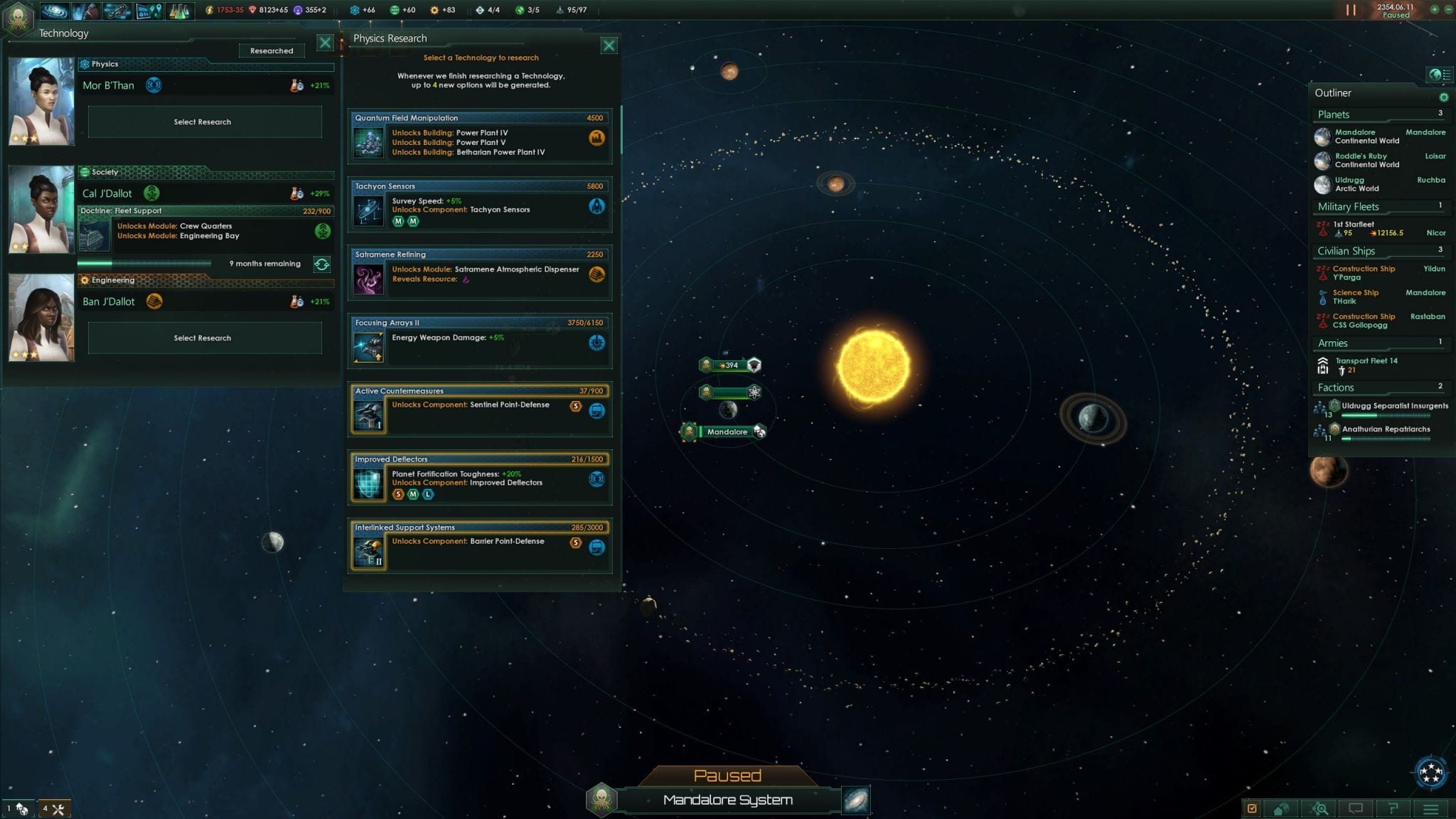Close the Technology window
This screenshot has width=1456, height=819.
click(325, 43)
